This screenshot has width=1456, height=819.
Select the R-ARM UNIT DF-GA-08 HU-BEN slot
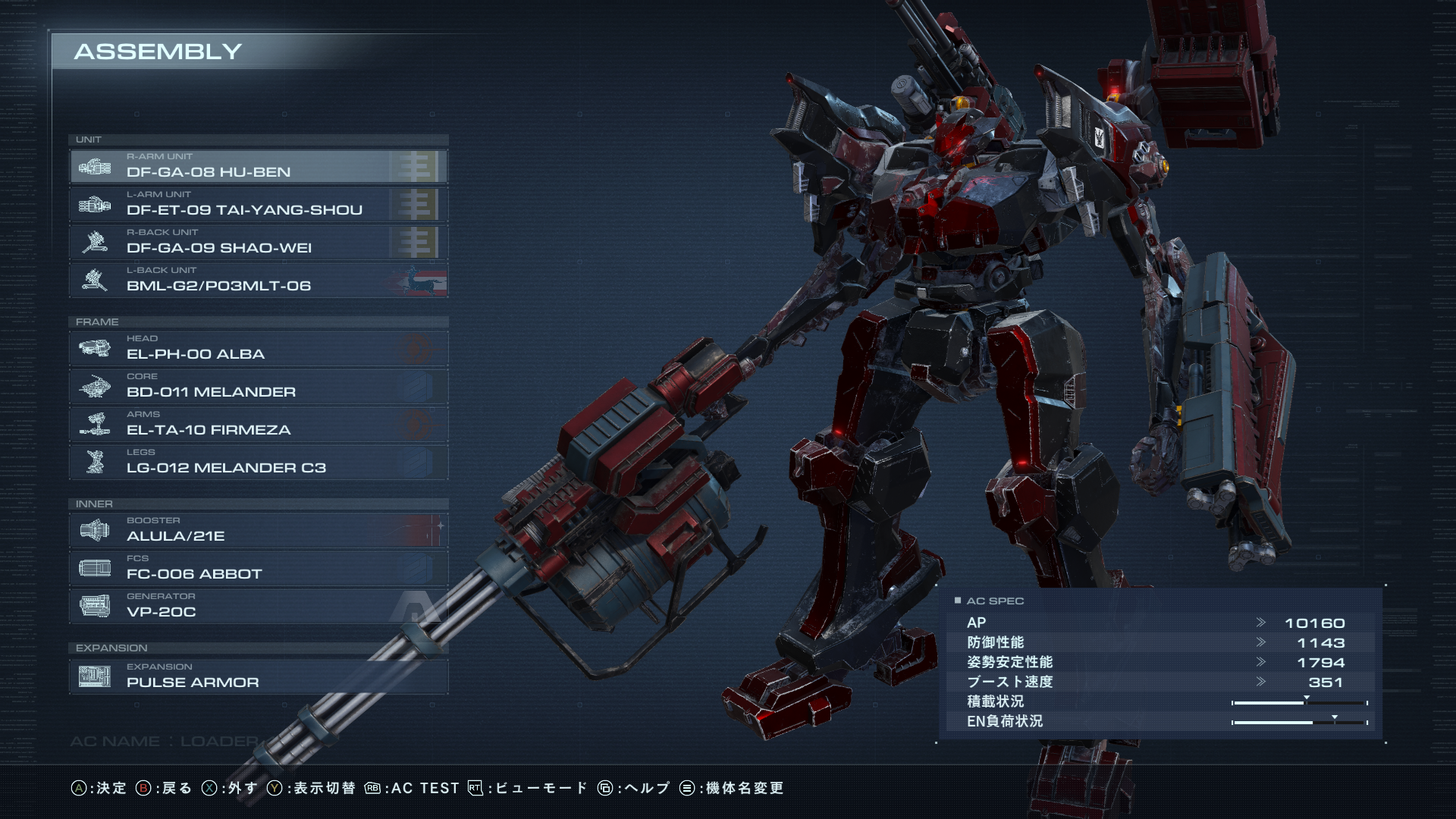[x=258, y=166]
